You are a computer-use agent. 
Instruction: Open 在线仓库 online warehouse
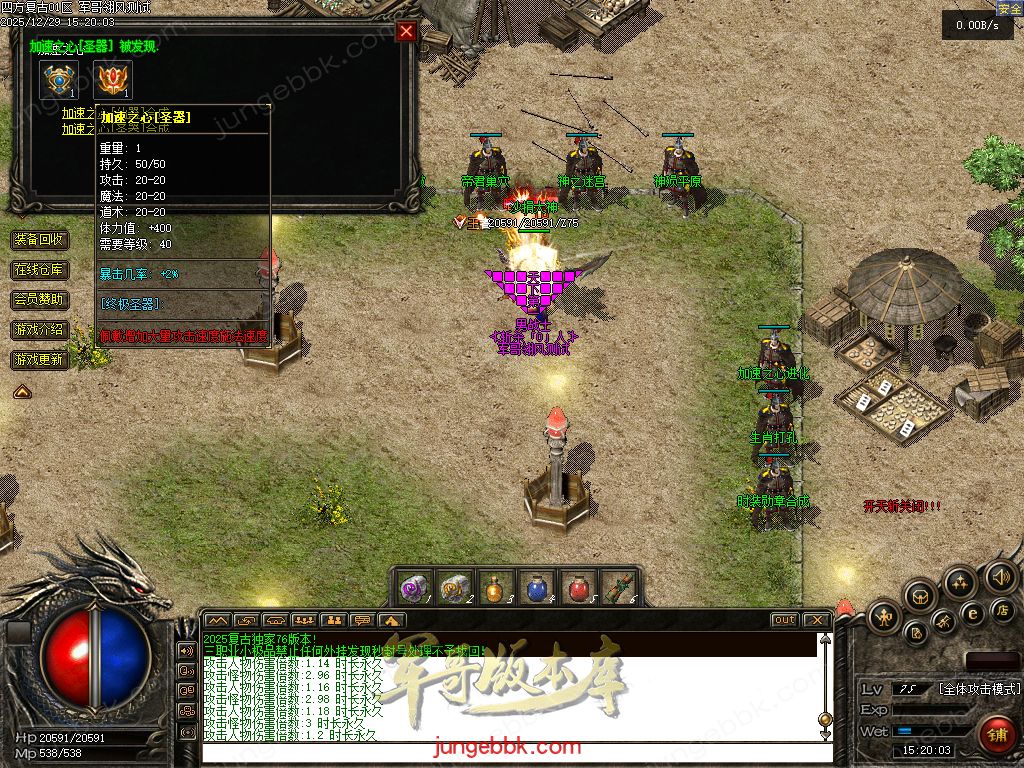(x=40, y=270)
